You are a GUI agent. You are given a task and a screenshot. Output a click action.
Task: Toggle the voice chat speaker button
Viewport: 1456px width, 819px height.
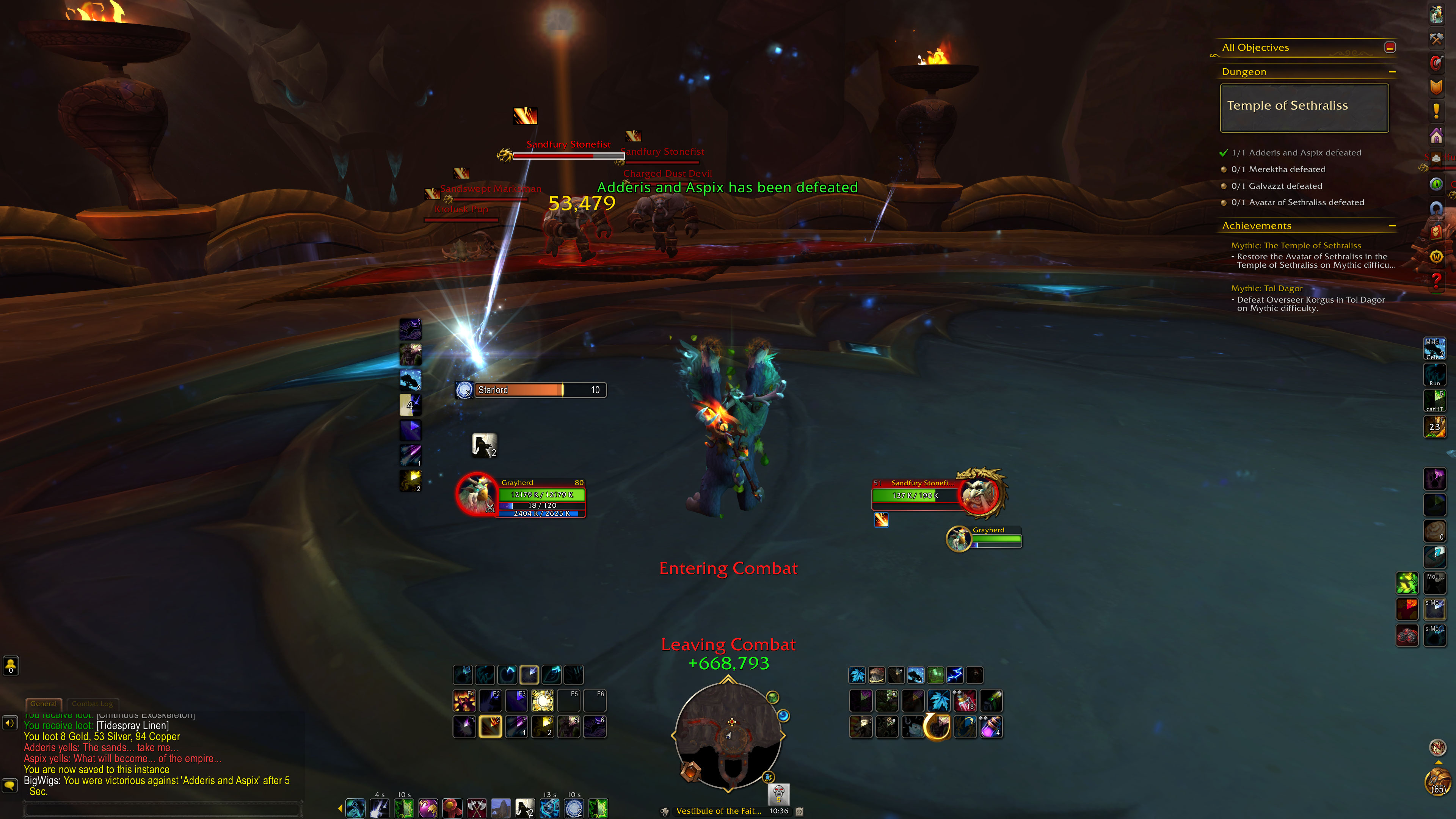pyautogui.click(x=10, y=723)
